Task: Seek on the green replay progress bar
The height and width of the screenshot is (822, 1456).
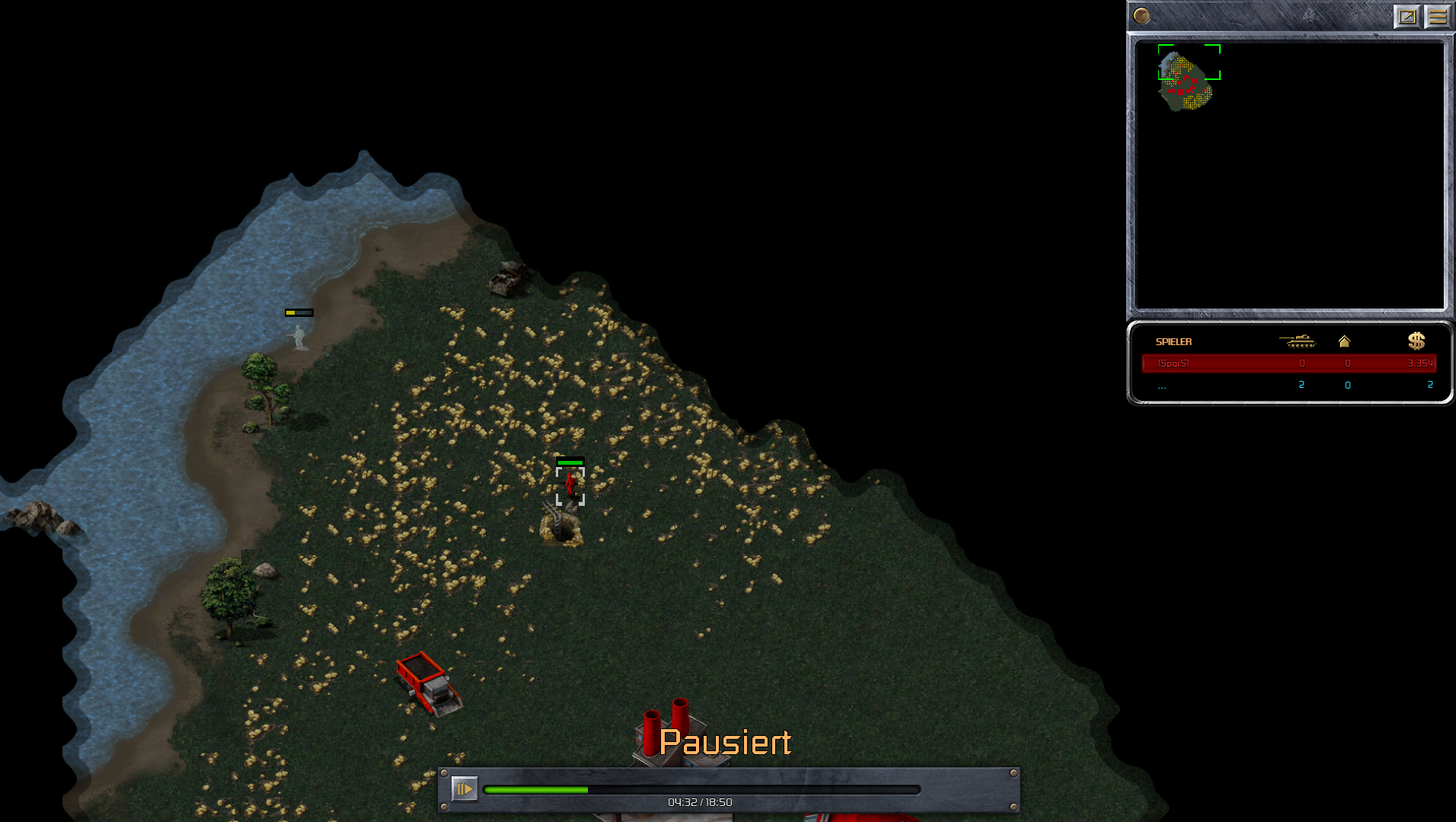Action: (701, 790)
